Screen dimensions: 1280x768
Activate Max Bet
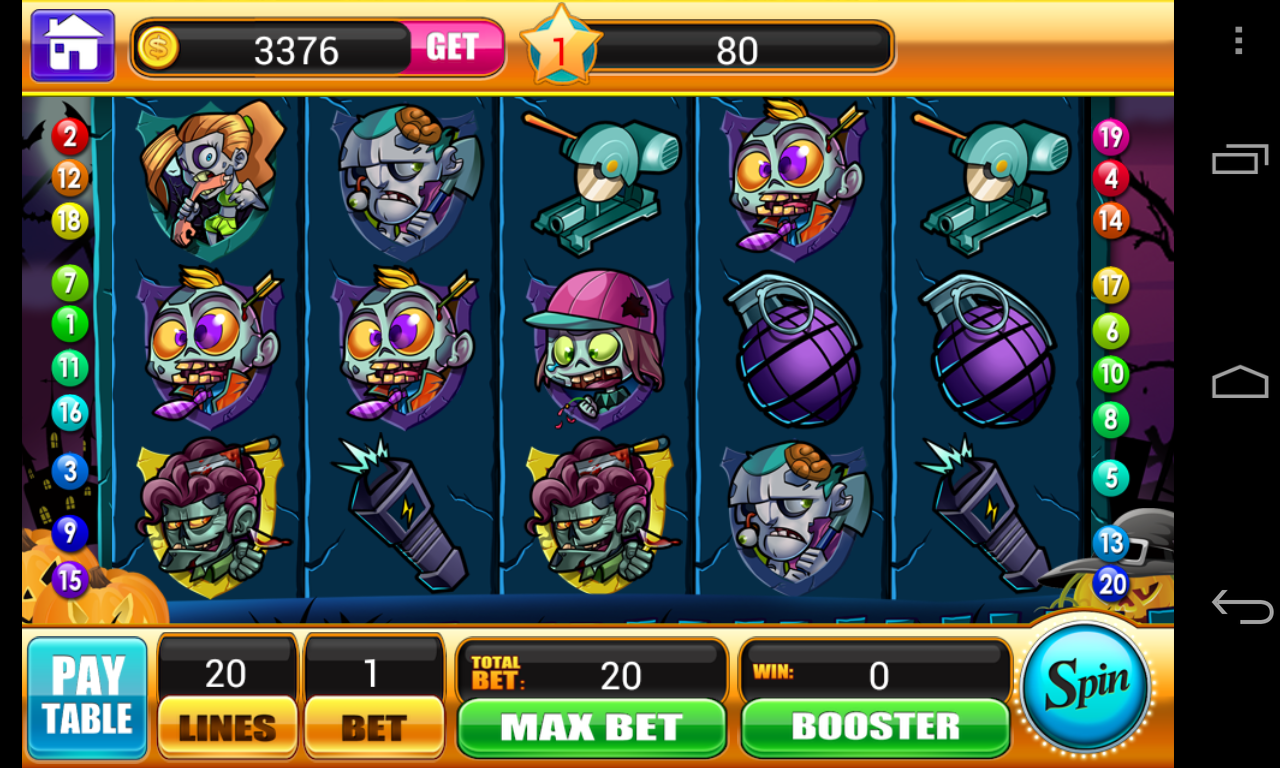click(591, 727)
